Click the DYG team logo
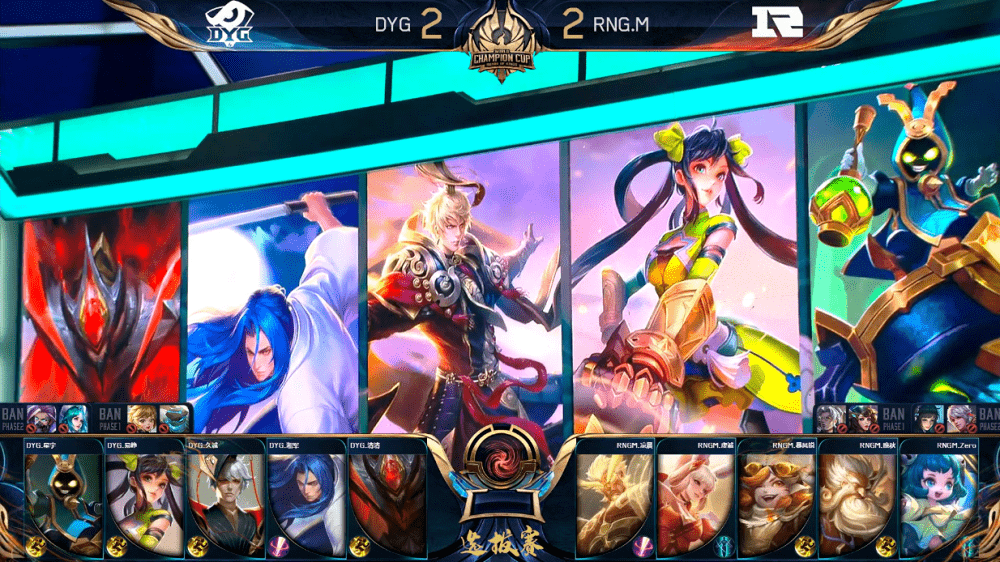The image size is (1000, 562). click(226, 22)
